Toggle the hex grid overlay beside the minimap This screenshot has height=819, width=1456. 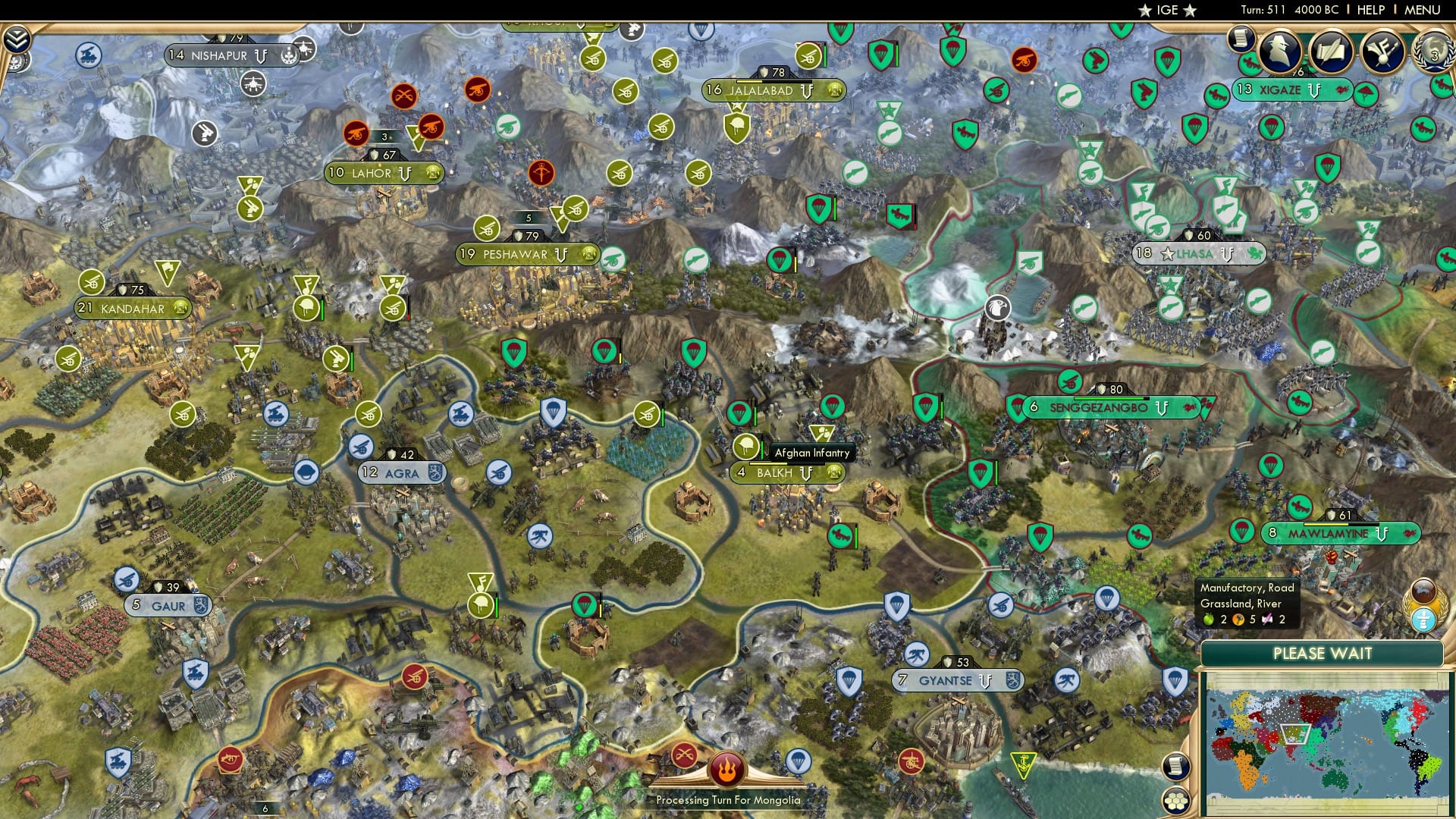pyautogui.click(x=1177, y=799)
